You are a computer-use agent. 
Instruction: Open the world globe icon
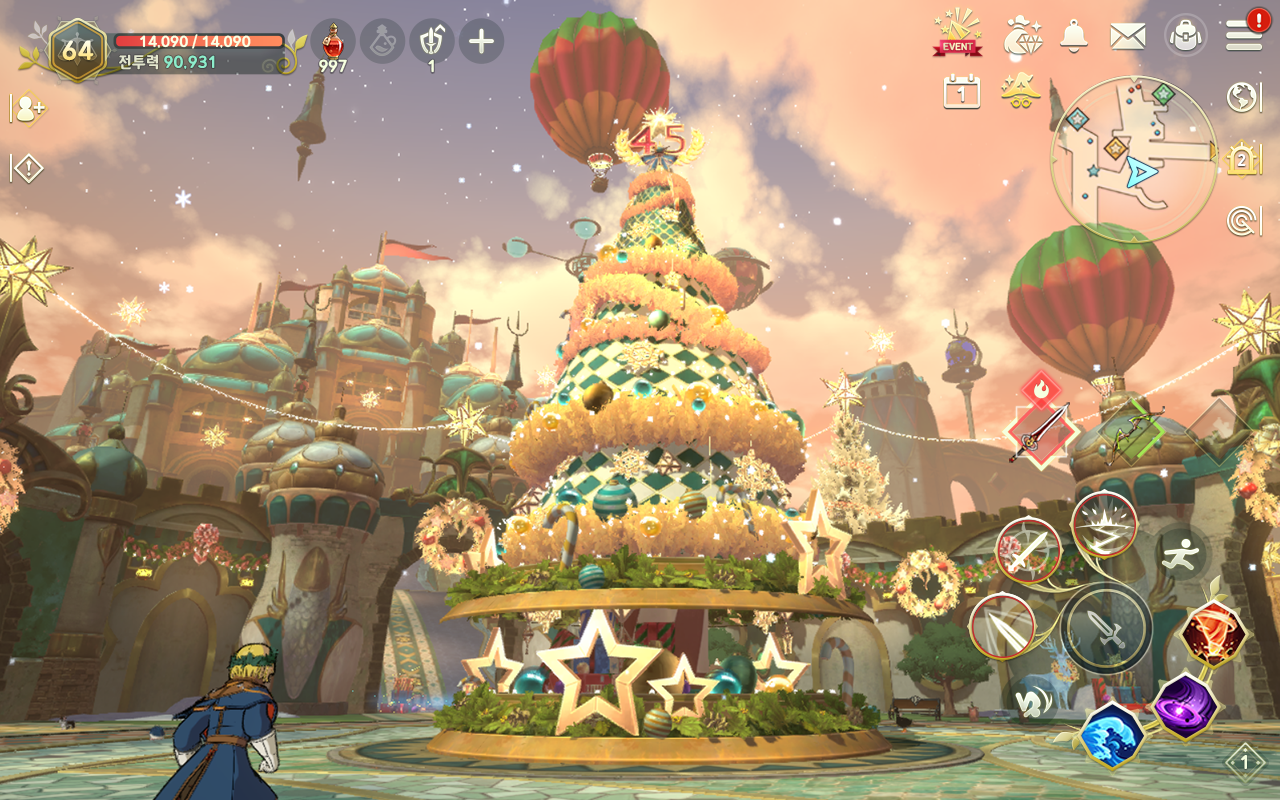1242,97
